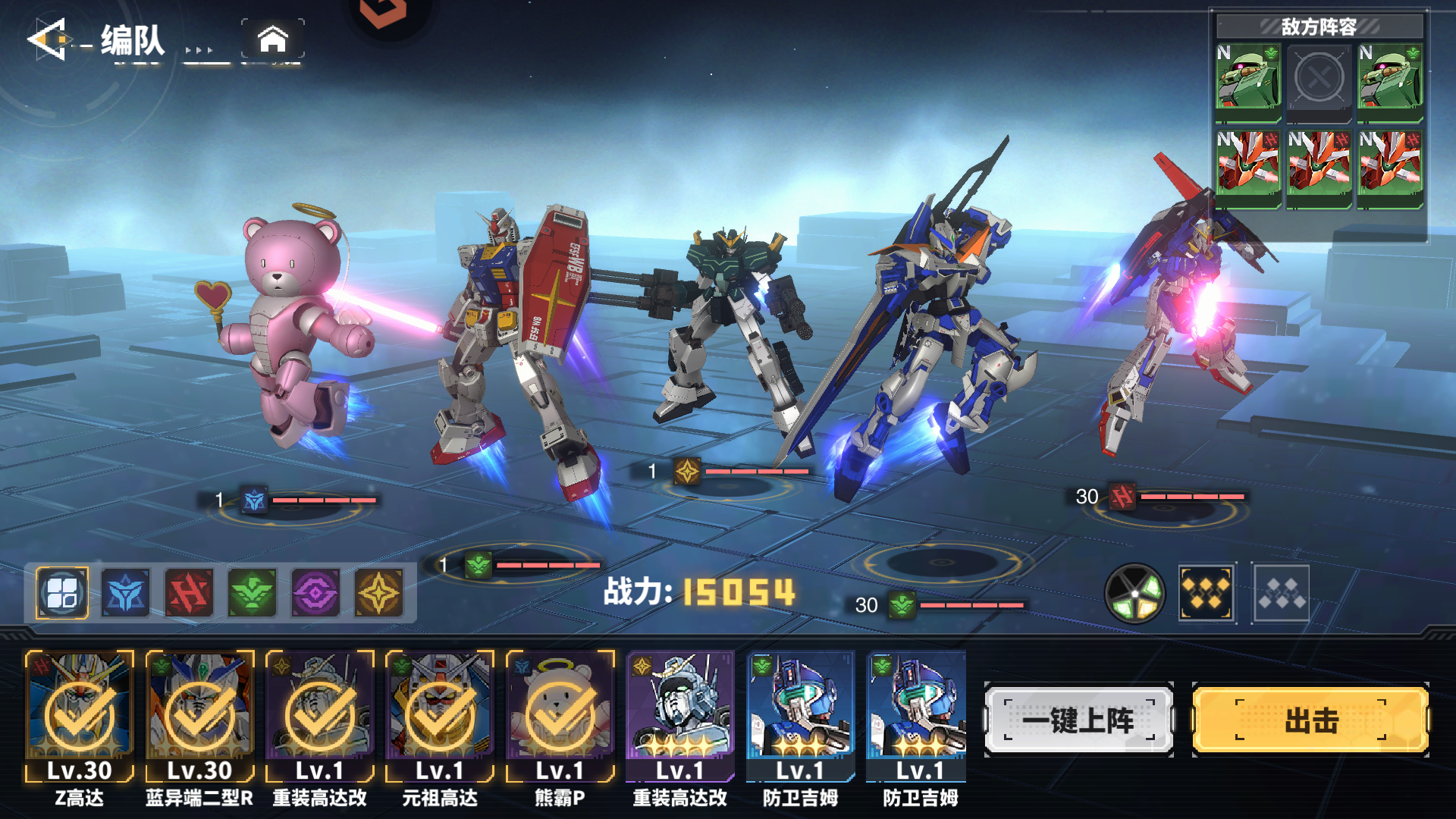This screenshot has height=819, width=1456.
Task: Select the Z高达 unit card
Action: click(x=80, y=717)
